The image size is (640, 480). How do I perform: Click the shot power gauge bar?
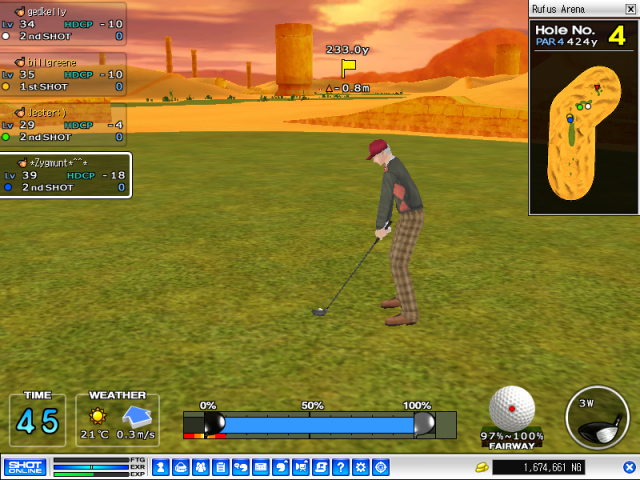click(319, 425)
